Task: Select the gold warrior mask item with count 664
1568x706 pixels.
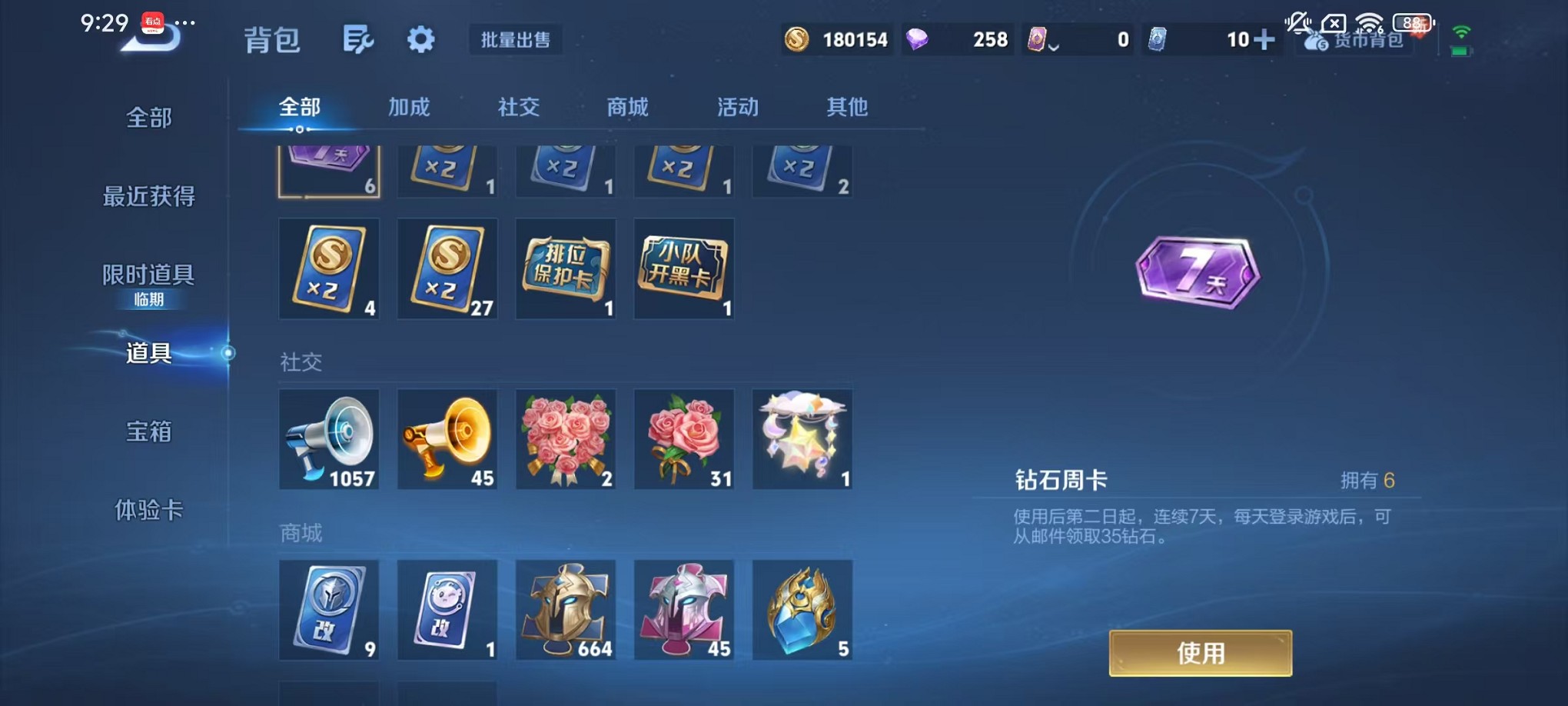Action: (566, 610)
